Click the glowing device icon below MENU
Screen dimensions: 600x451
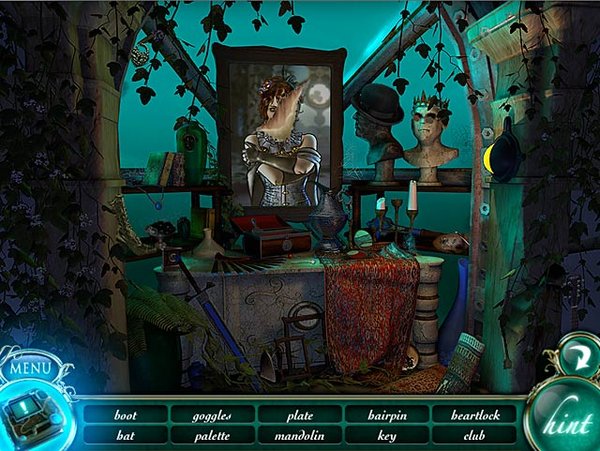31,417
